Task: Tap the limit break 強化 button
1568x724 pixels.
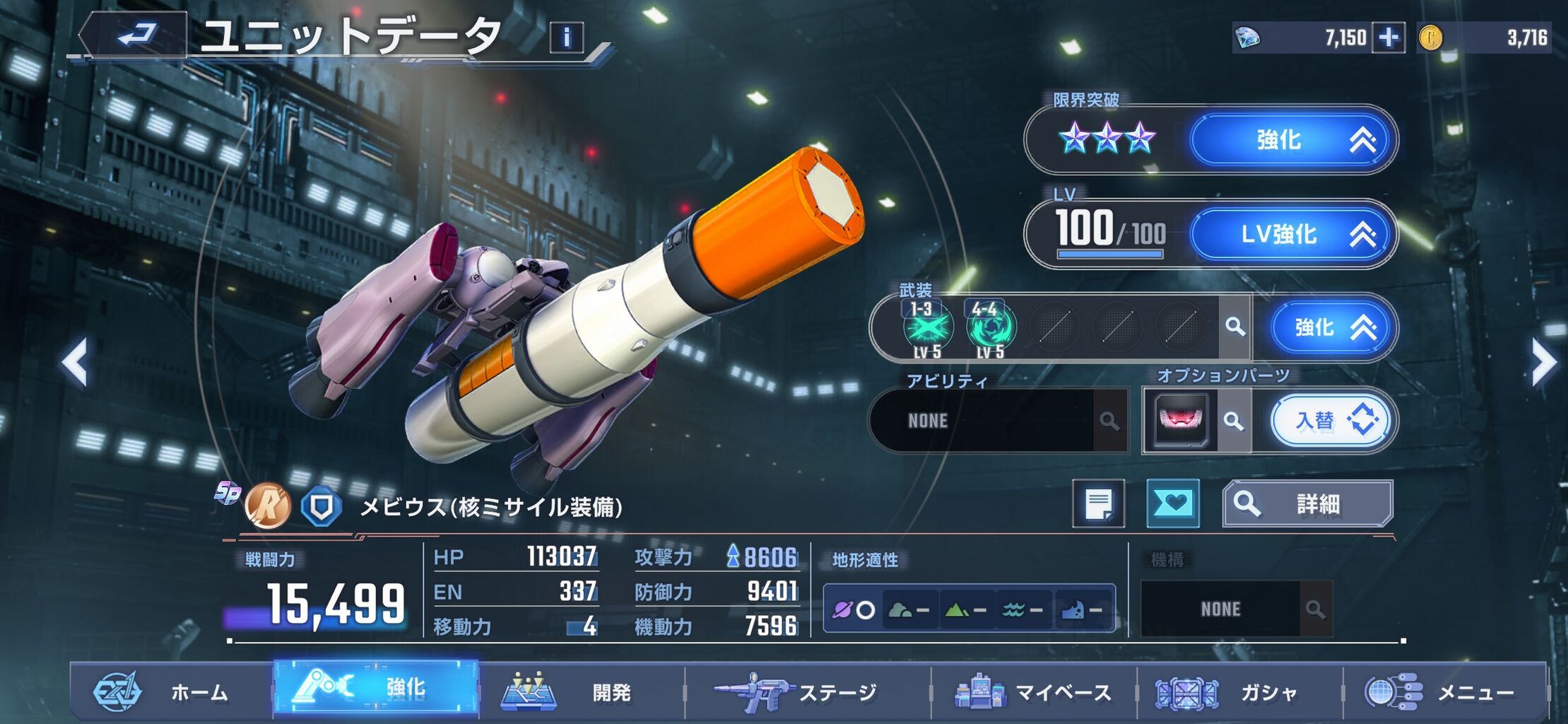Action: pyautogui.click(x=1292, y=140)
